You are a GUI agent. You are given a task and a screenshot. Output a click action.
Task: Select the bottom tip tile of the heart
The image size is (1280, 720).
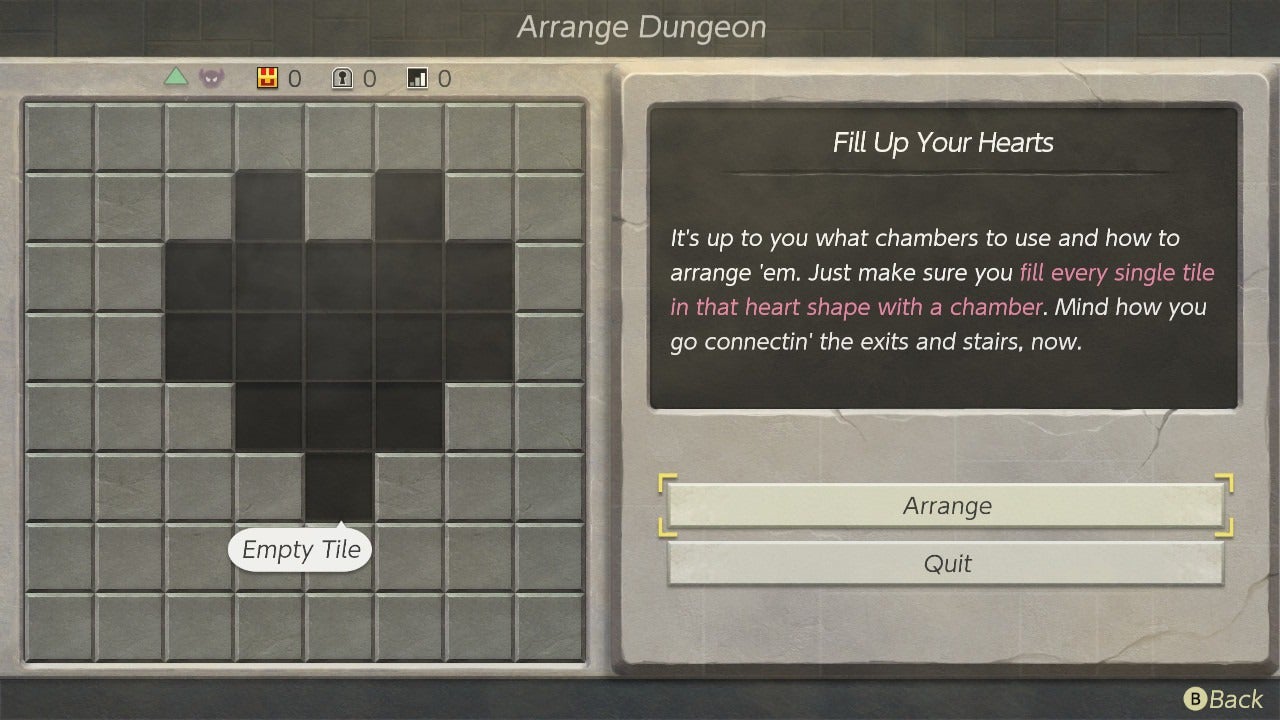pos(339,487)
